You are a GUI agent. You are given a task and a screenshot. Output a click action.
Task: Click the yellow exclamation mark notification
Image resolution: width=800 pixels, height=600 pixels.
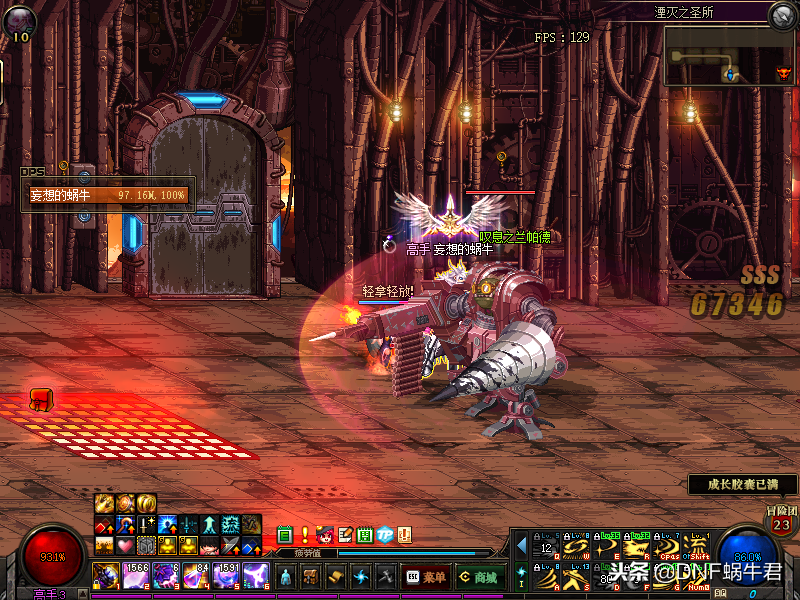point(305,536)
